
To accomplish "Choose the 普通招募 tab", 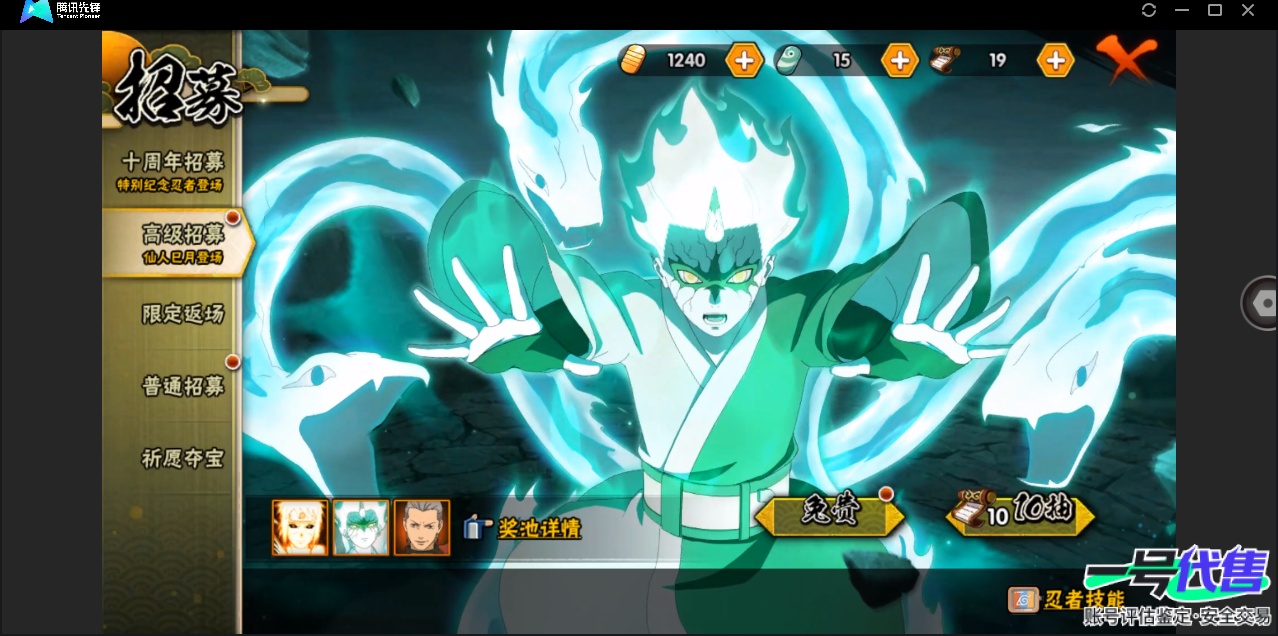I will 181,386.
